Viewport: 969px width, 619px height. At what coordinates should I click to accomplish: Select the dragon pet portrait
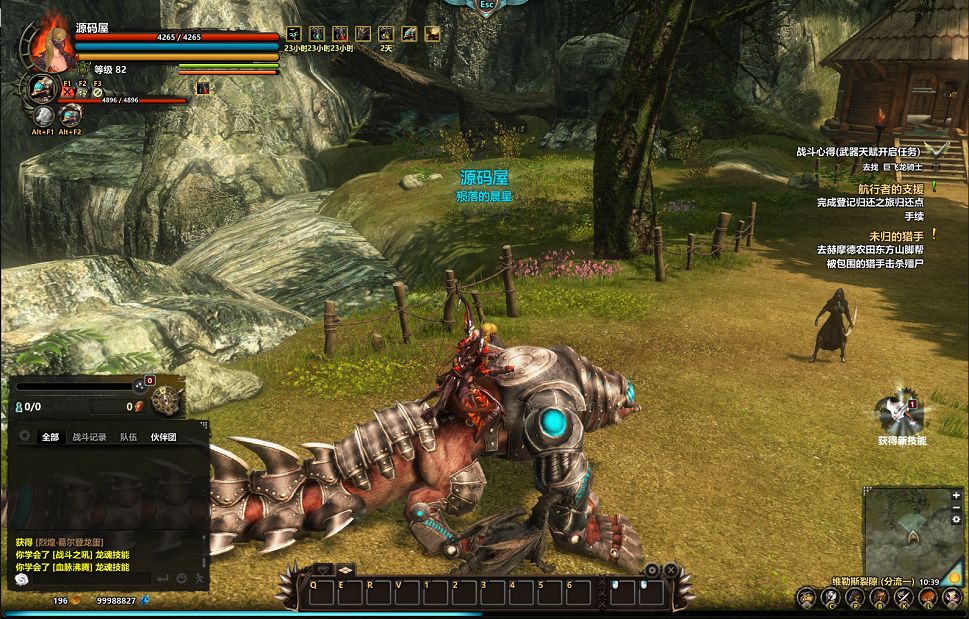click(43, 88)
